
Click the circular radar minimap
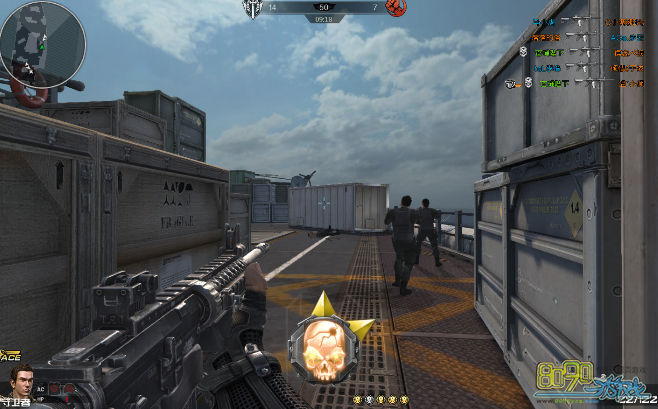42,42
